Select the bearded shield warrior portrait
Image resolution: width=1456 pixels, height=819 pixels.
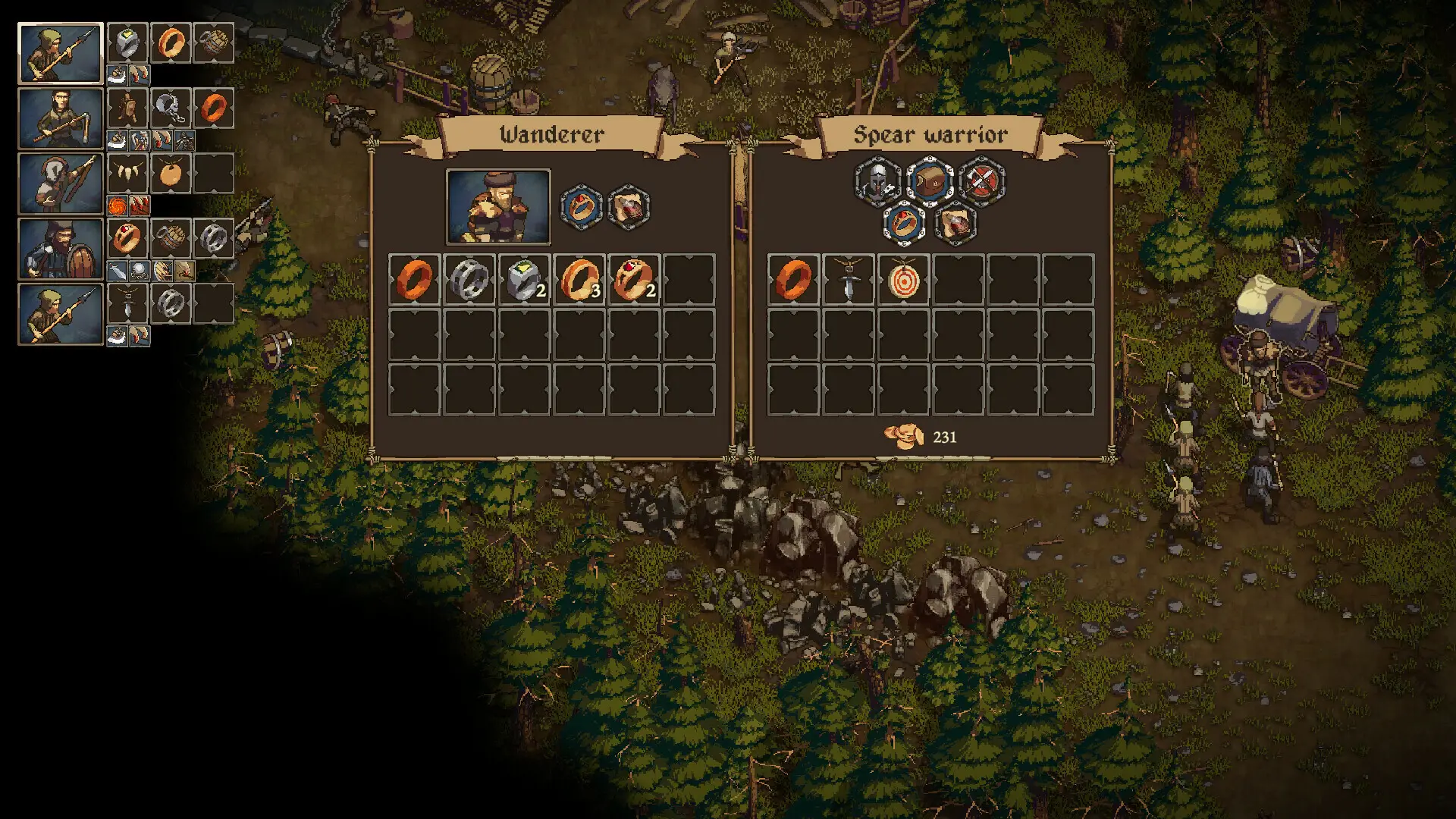coord(61,249)
